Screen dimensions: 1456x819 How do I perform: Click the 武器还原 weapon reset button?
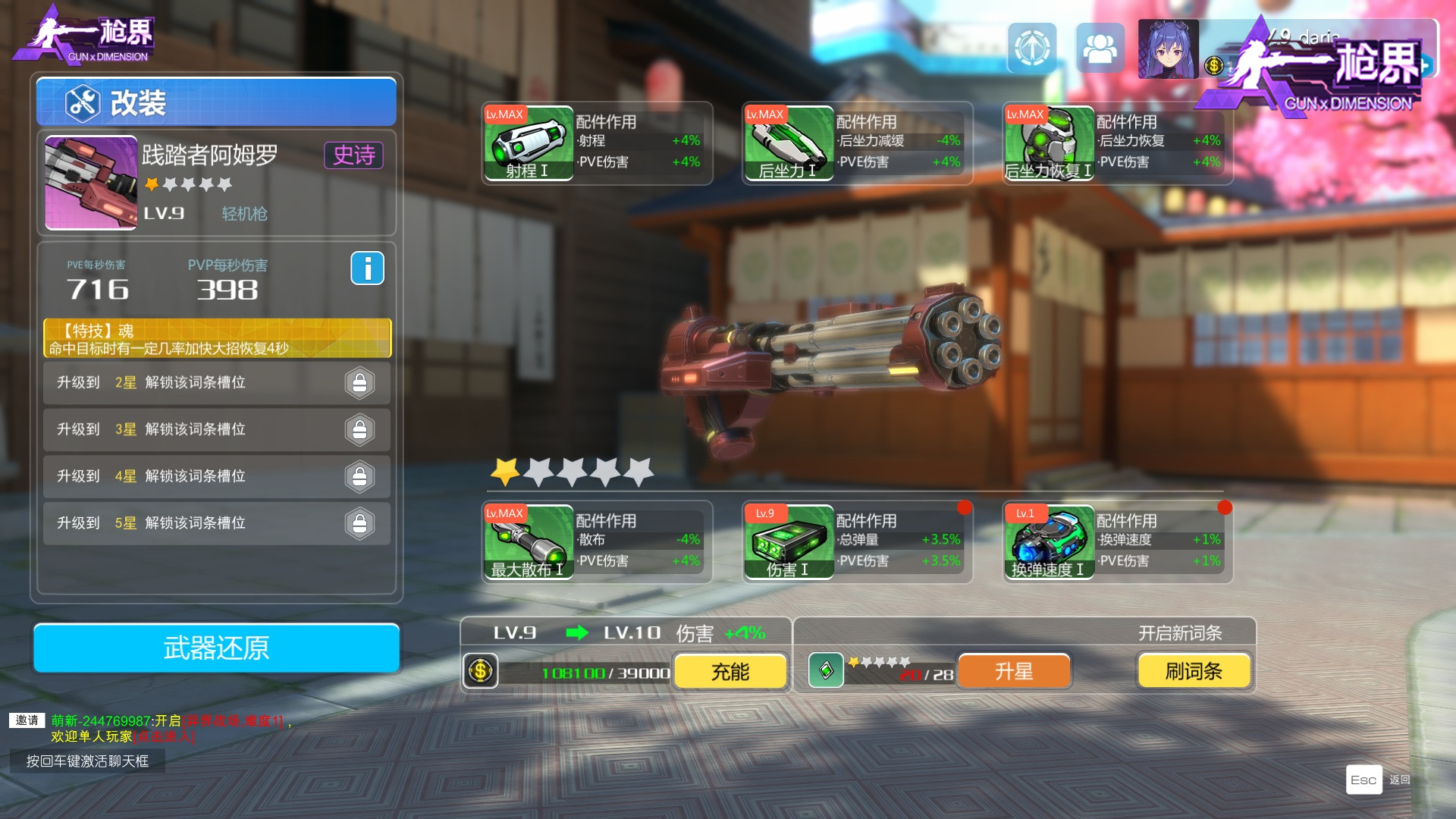(216, 648)
